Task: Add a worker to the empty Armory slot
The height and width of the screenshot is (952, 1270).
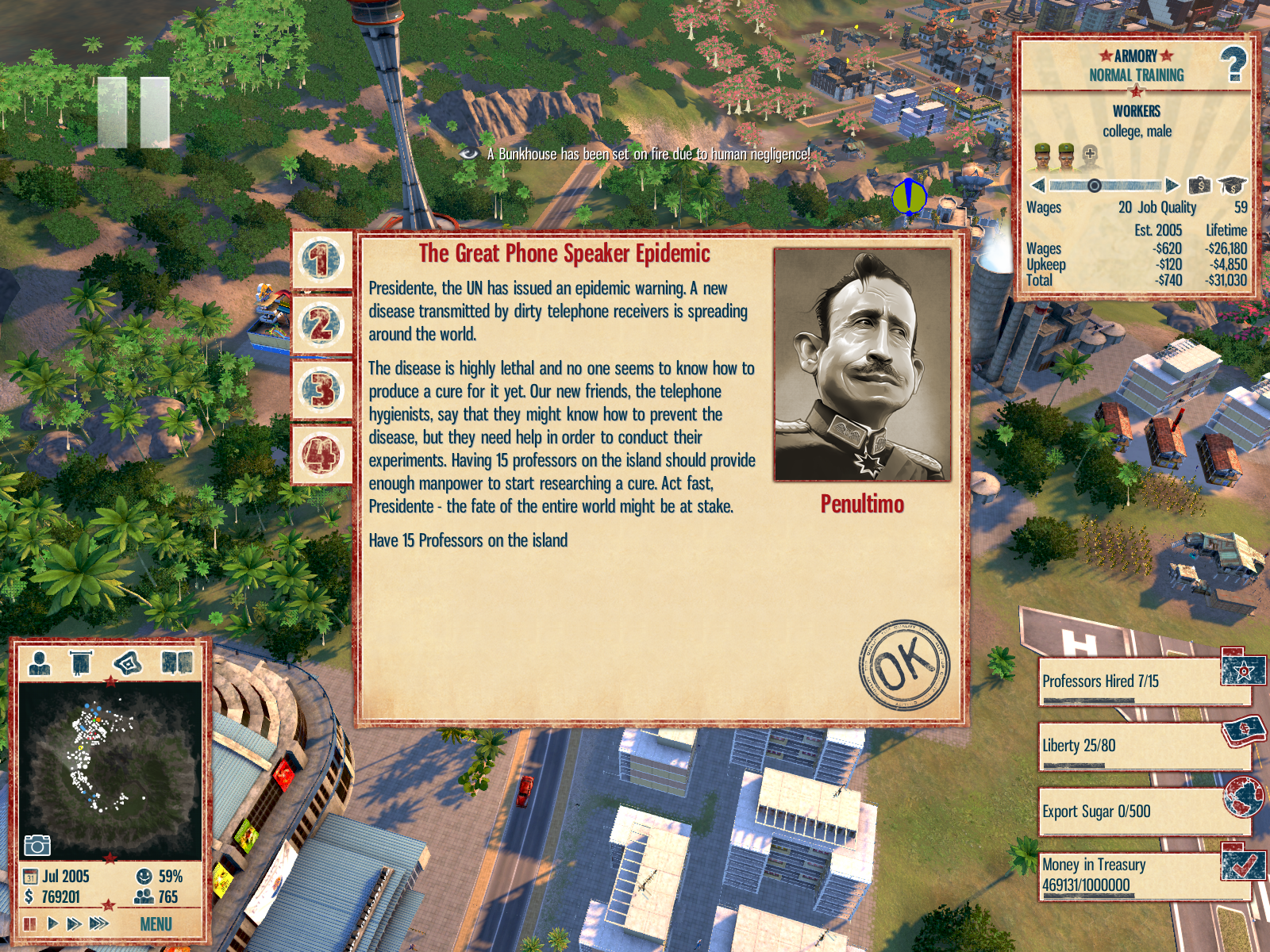Action: [x=1090, y=153]
